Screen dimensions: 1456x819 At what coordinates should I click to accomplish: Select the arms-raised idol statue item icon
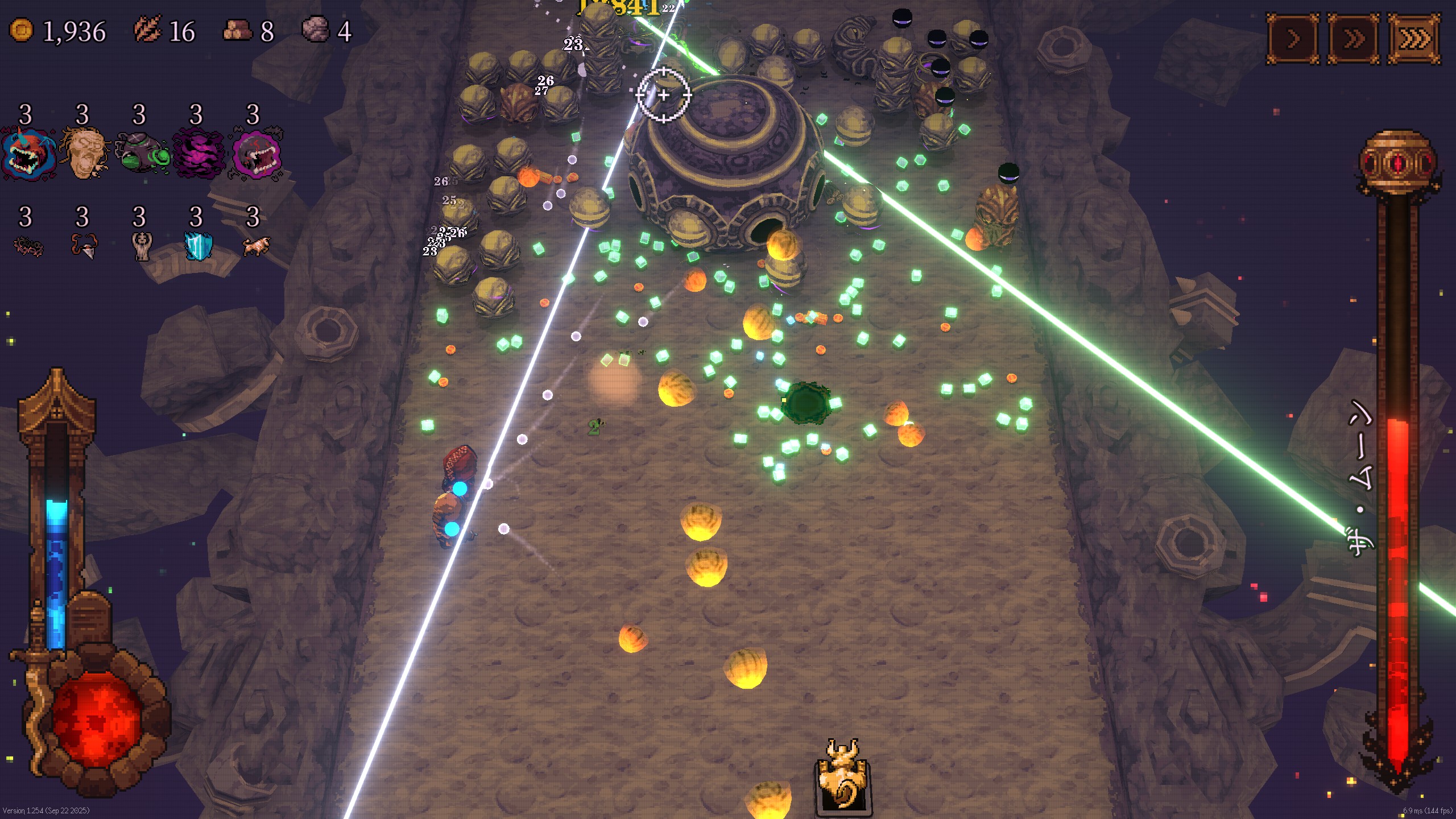(x=141, y=247)
